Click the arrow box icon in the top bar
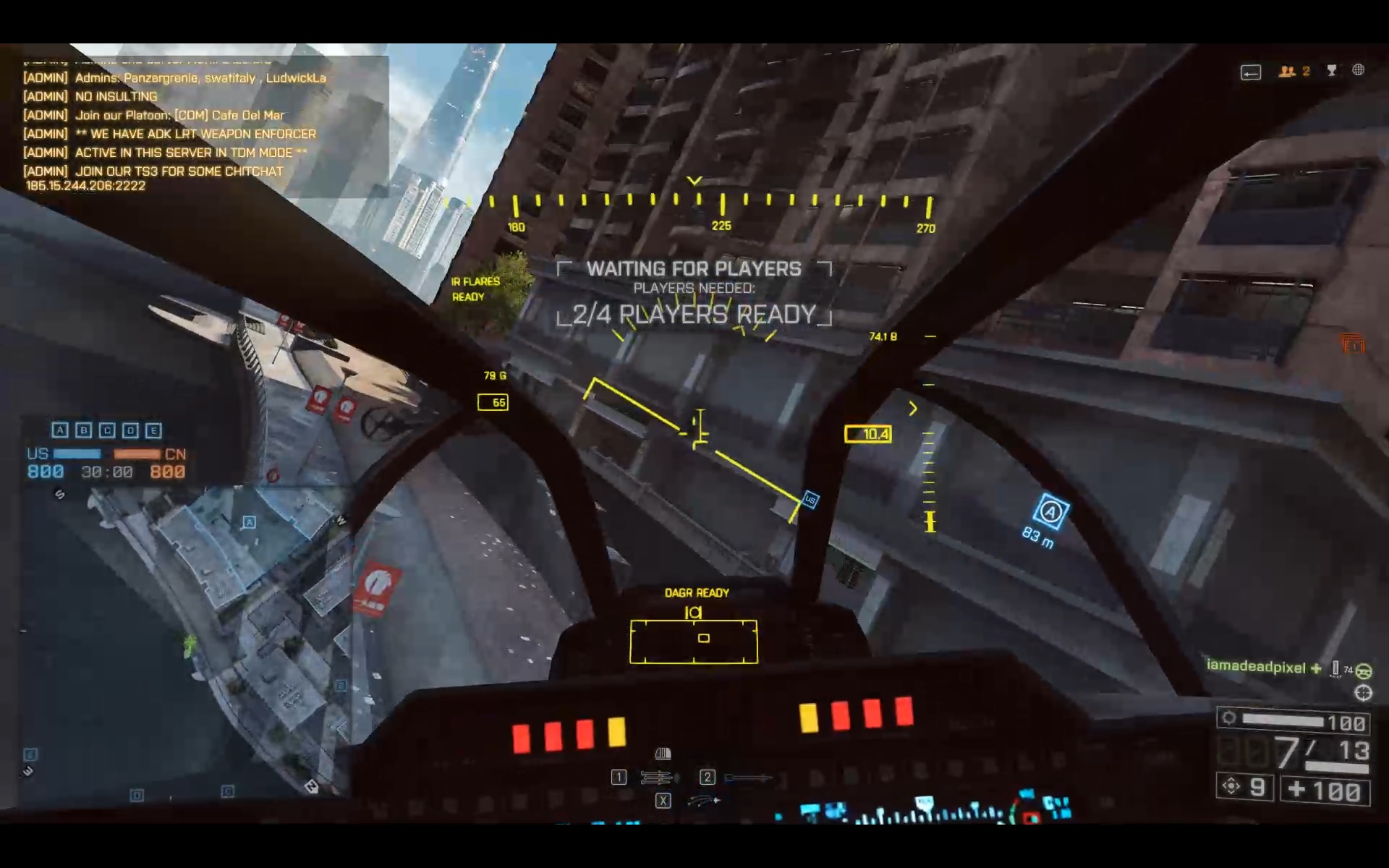This screenshot has width=1389, height=868. (x=1251, y=72)
